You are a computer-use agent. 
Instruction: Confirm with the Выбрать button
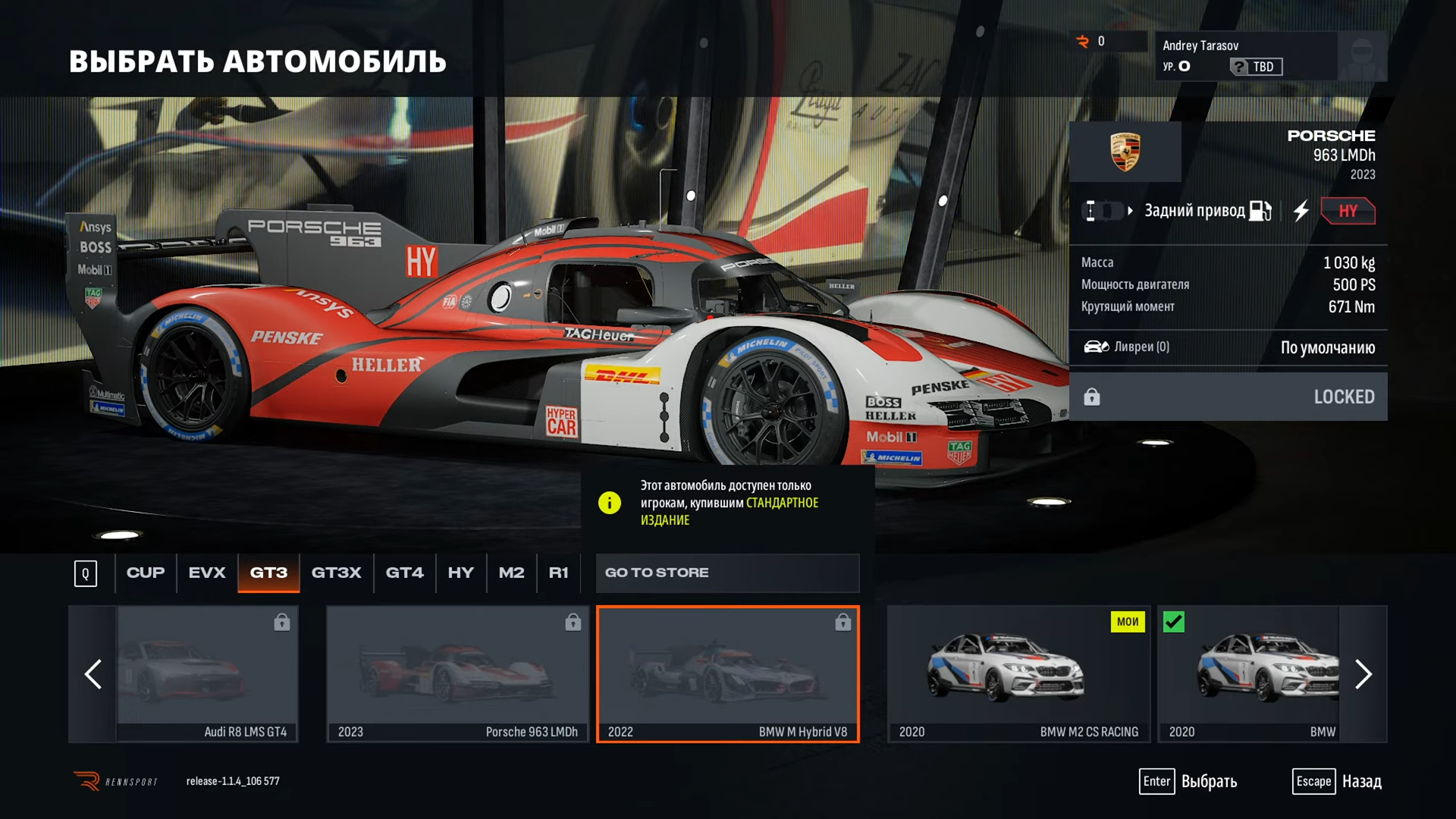(1188, 781)
